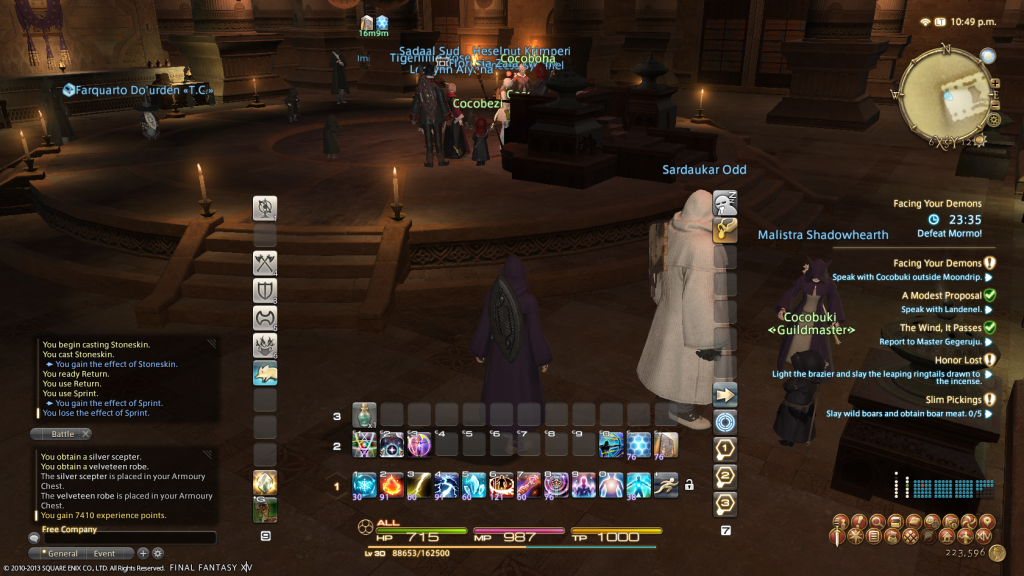Open the Event chat tab
The image size is (1024, 576).
point(104,553)
